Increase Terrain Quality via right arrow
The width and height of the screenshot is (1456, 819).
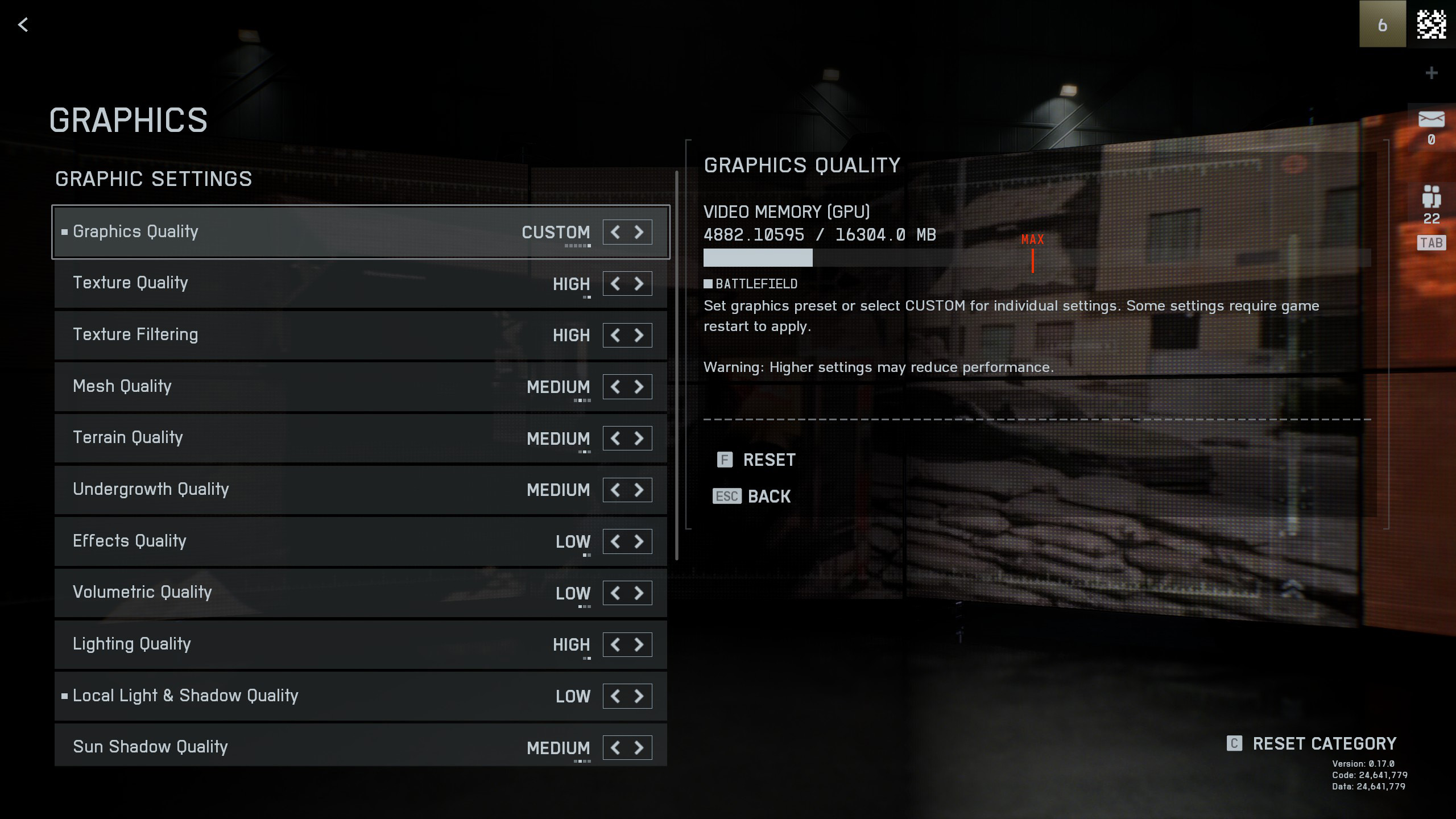pos(639,438)
